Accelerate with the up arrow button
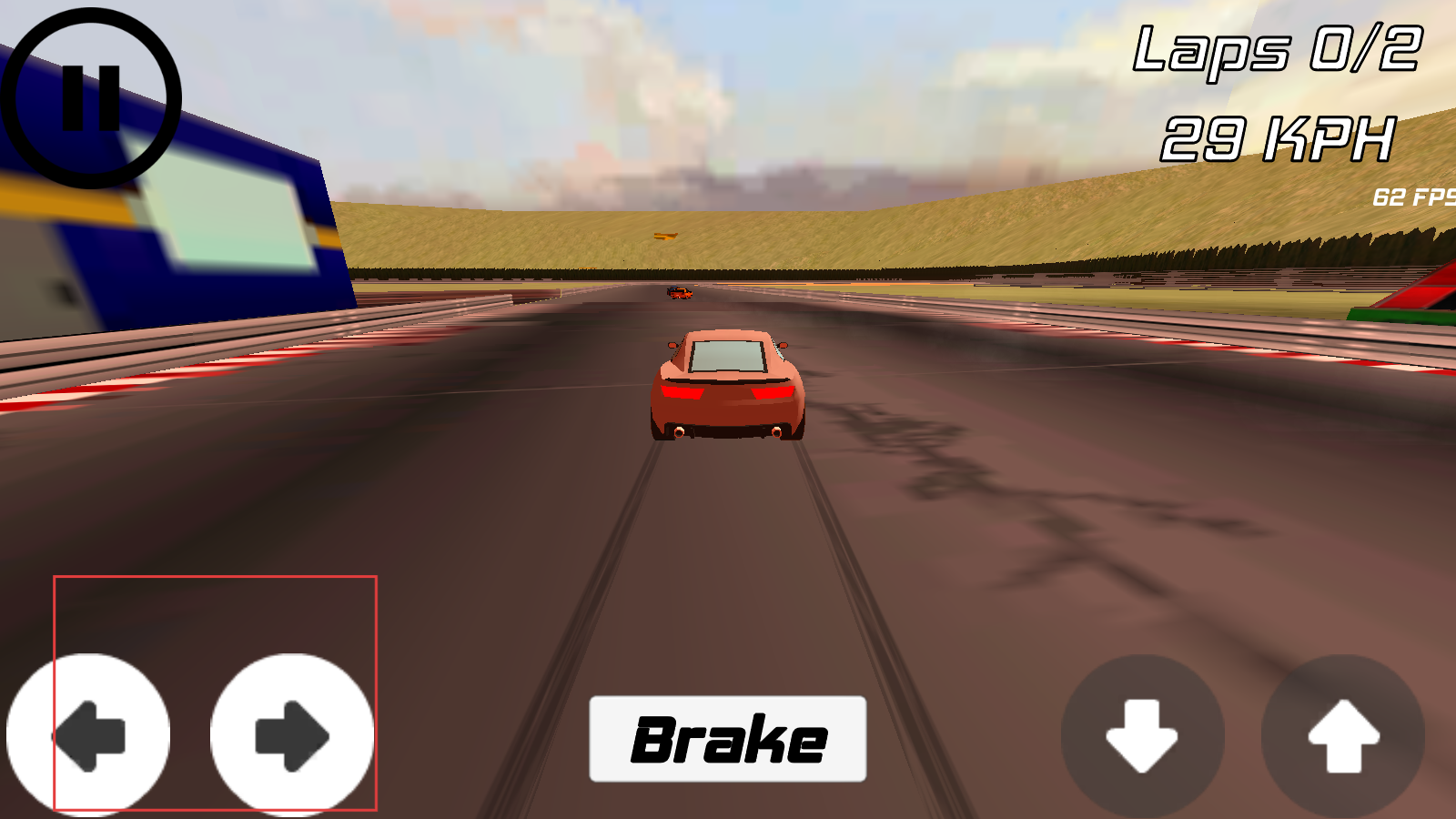Viewport: 1456px width, 819px height. [x=1343, y=735]
